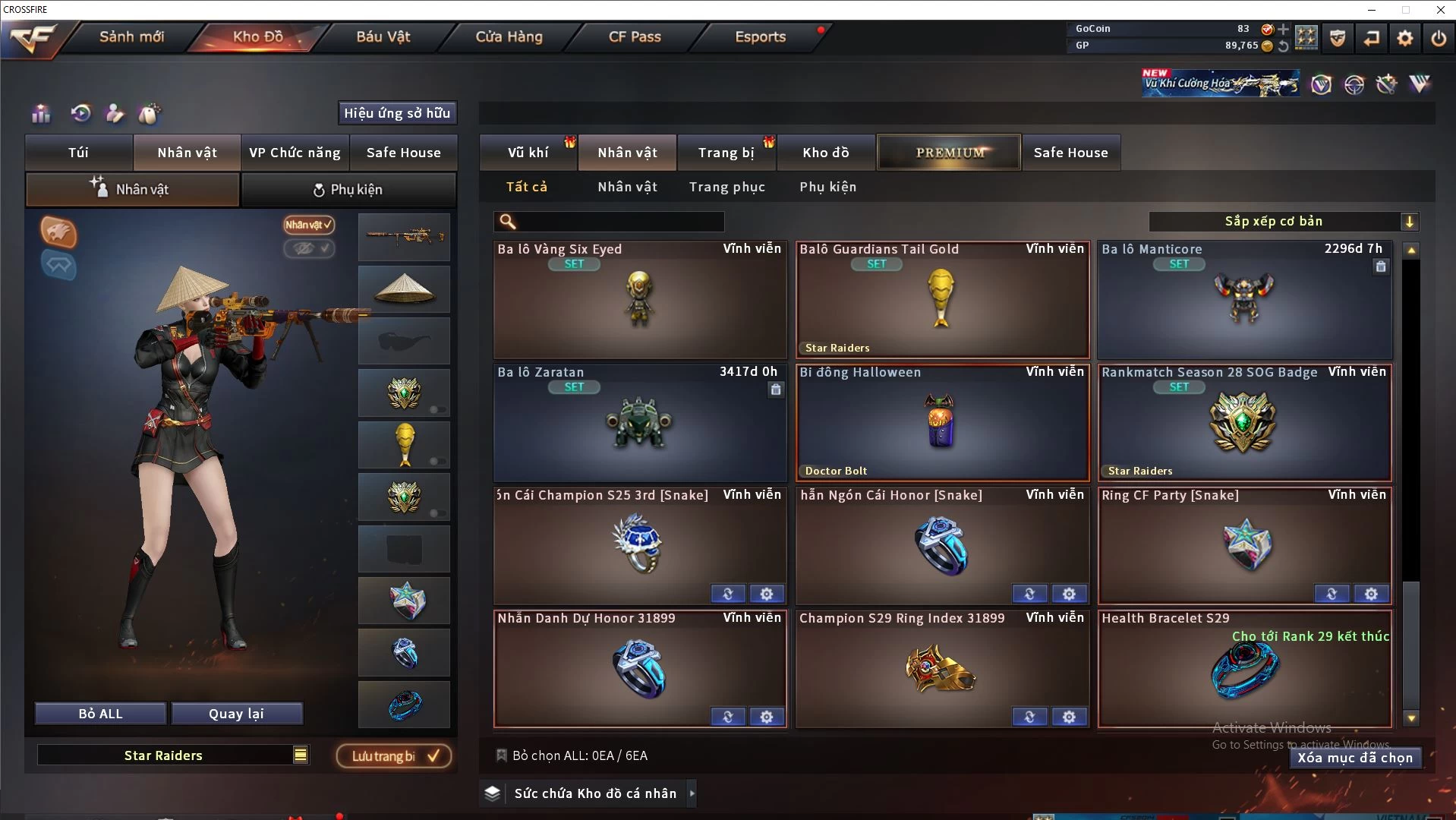This screenshot has width=1456, height=820.
Task: Click the item search field
Action: tap(619, 222)
